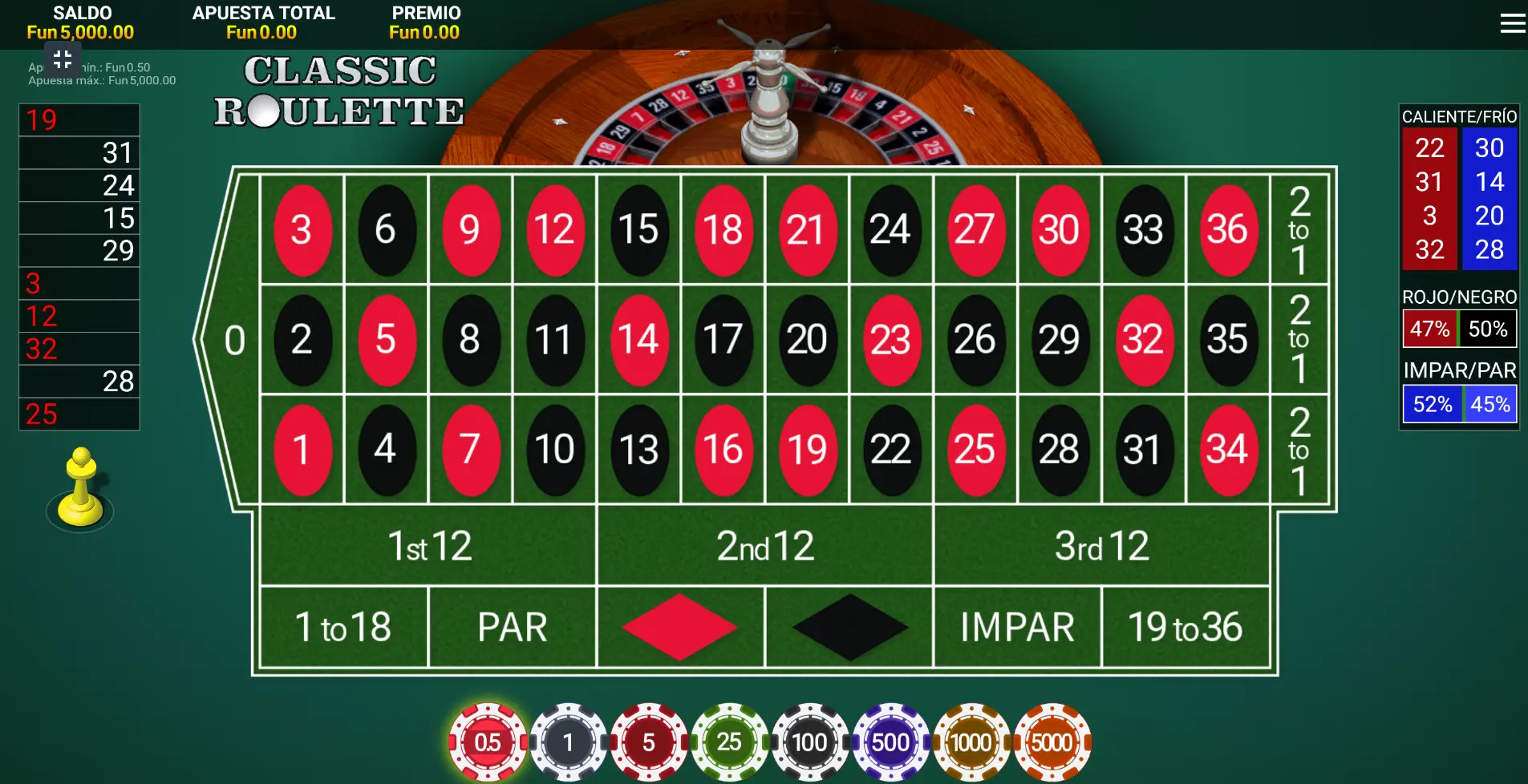Bet on 1 to 18
The image size is (1528, 784).
click(343, 626)
